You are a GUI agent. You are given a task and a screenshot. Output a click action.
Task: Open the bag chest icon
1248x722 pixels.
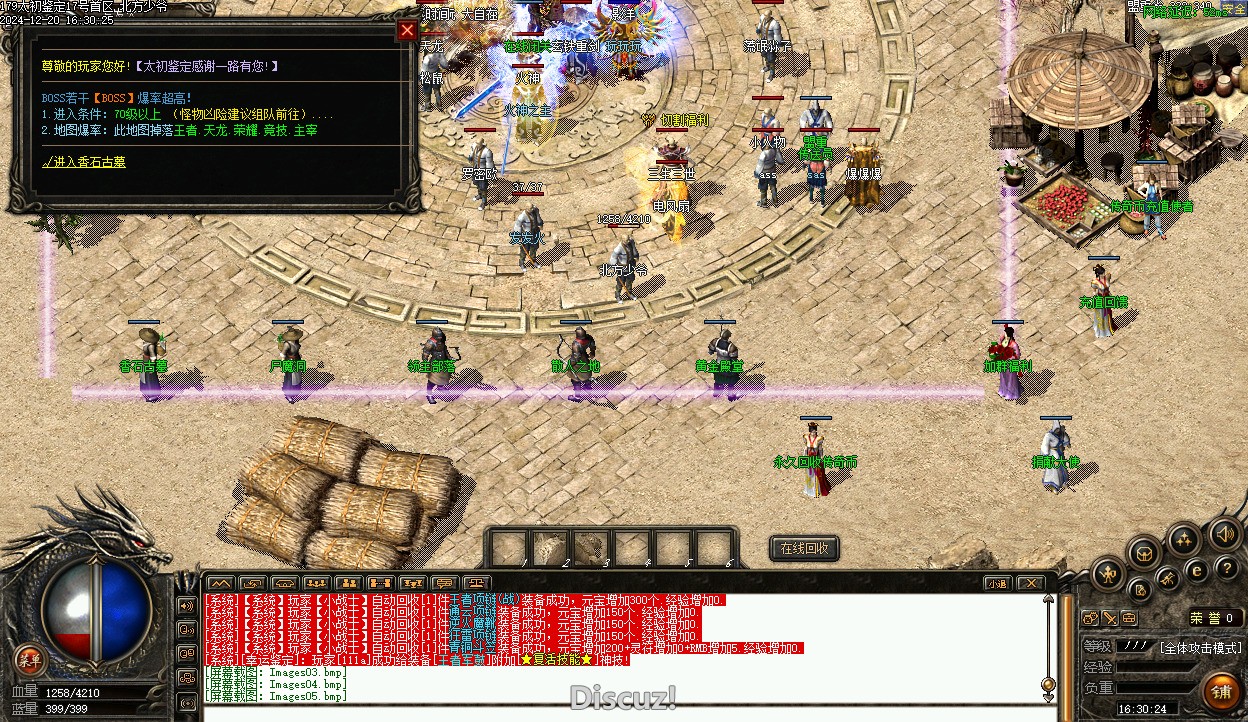(1145, 552)
